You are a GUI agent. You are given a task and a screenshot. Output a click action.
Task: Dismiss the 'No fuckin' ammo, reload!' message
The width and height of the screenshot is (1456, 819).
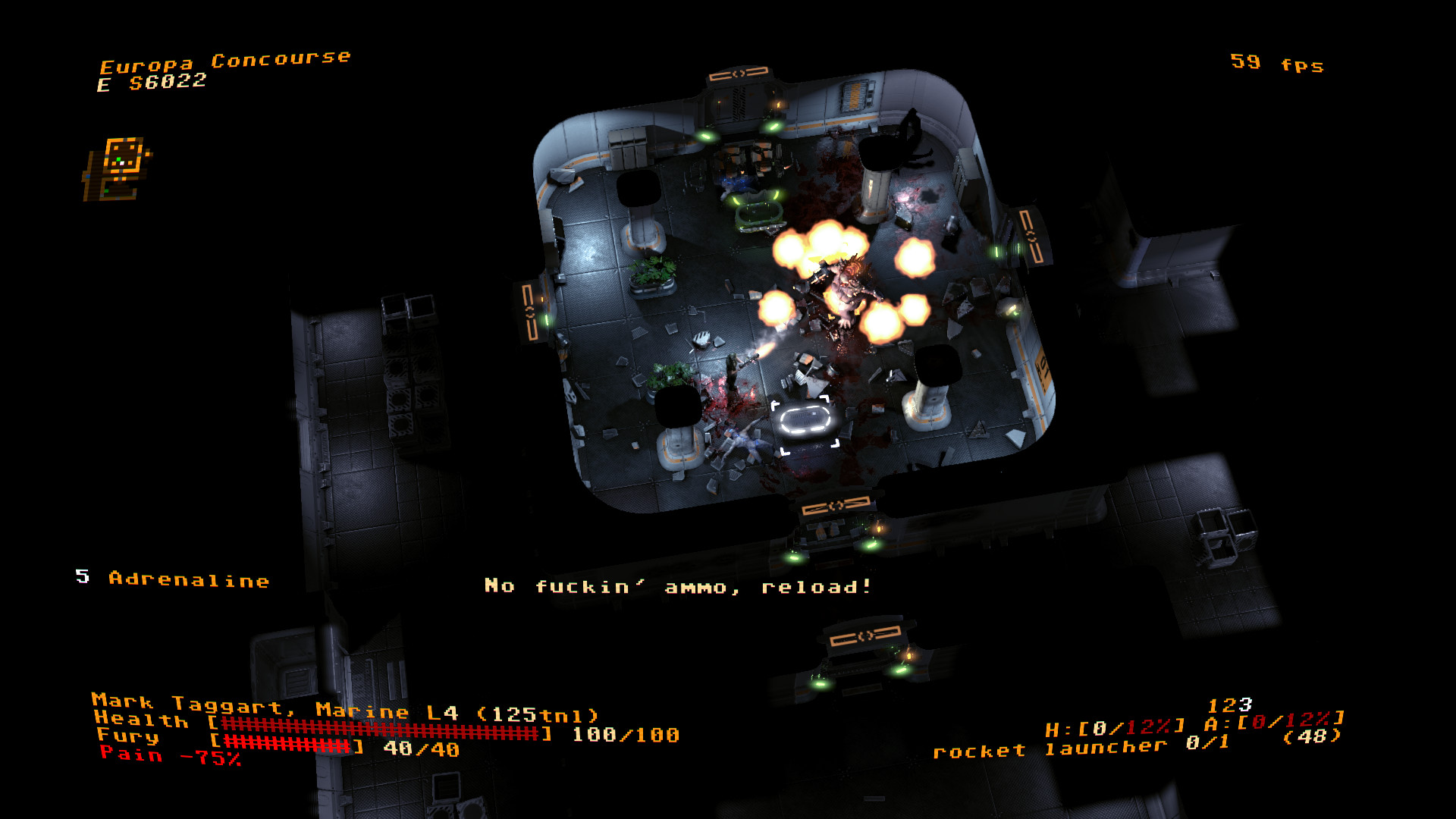[x=679, y=585]
